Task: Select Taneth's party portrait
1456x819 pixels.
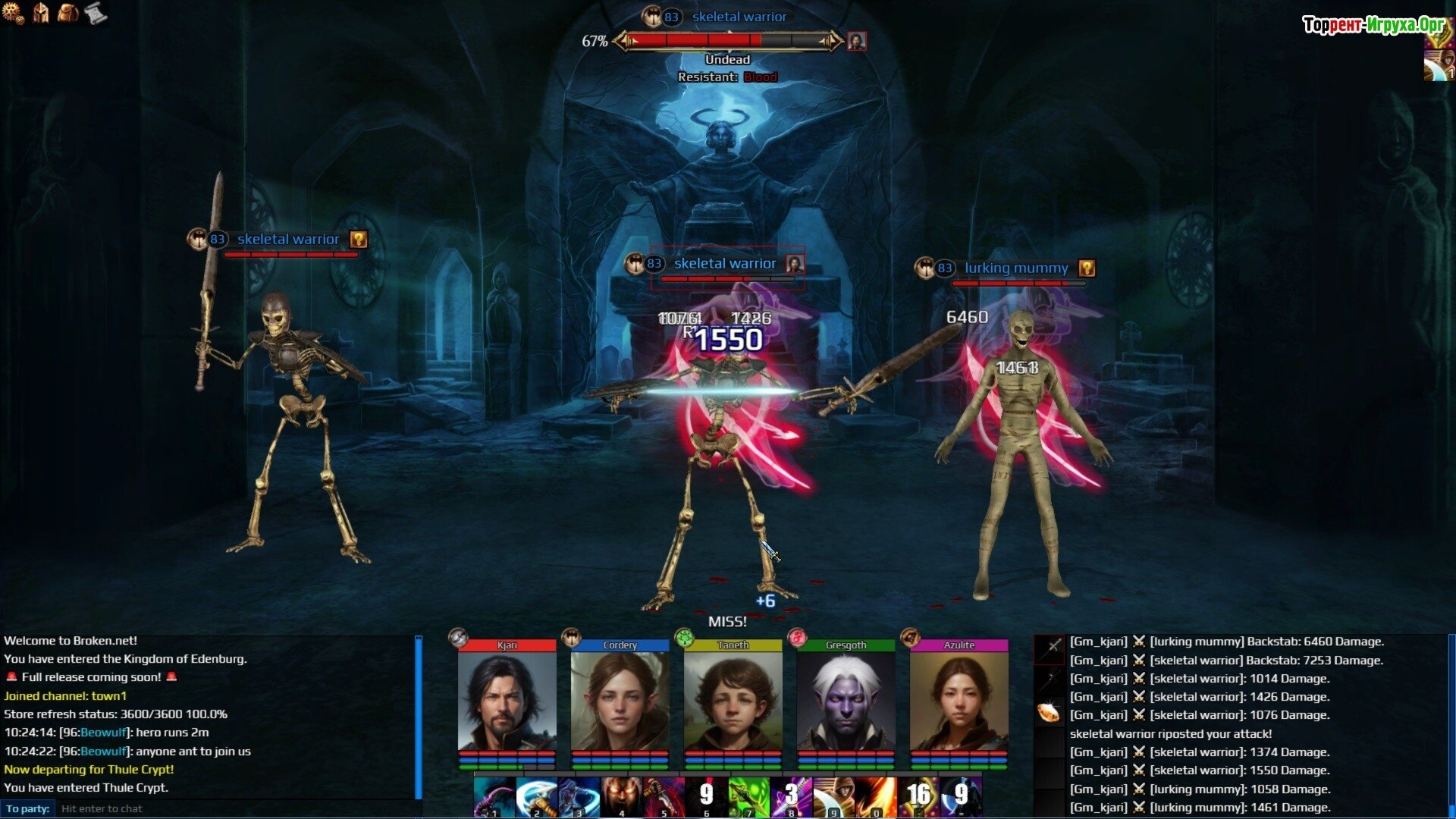Action: pyautogui.click(x=733, y=701)
